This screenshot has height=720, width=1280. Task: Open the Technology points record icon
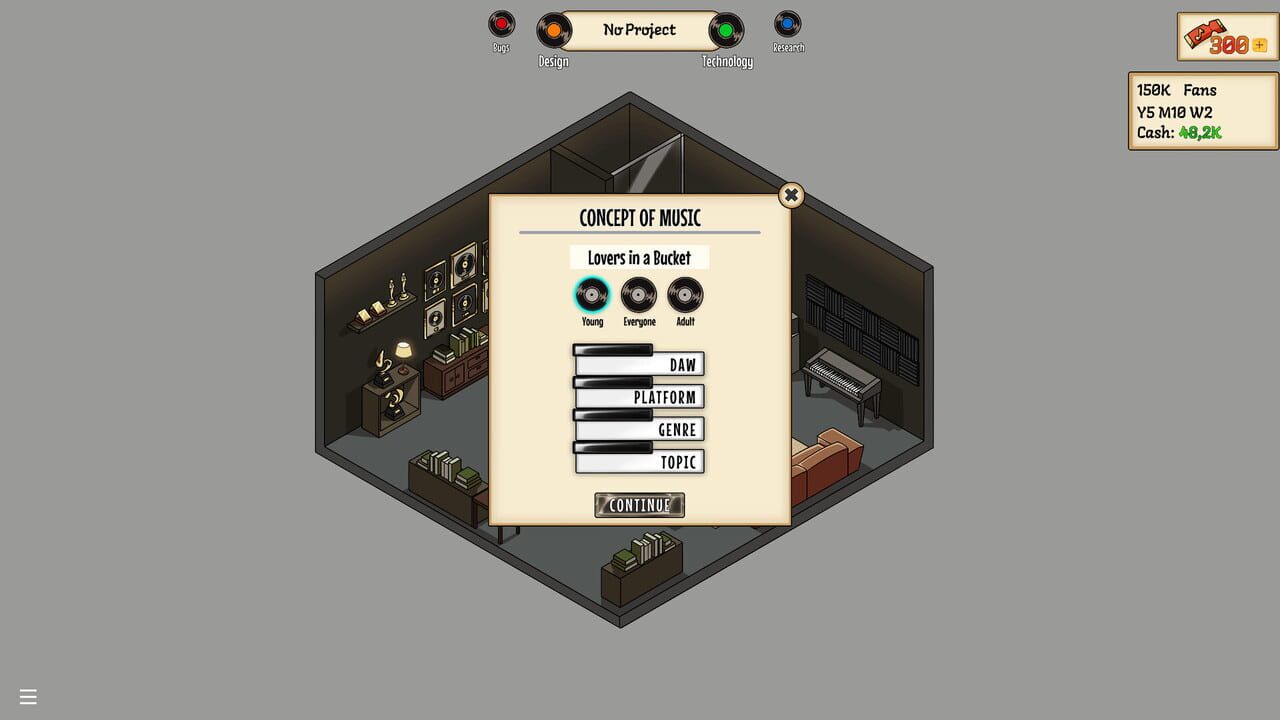point(726,31)
